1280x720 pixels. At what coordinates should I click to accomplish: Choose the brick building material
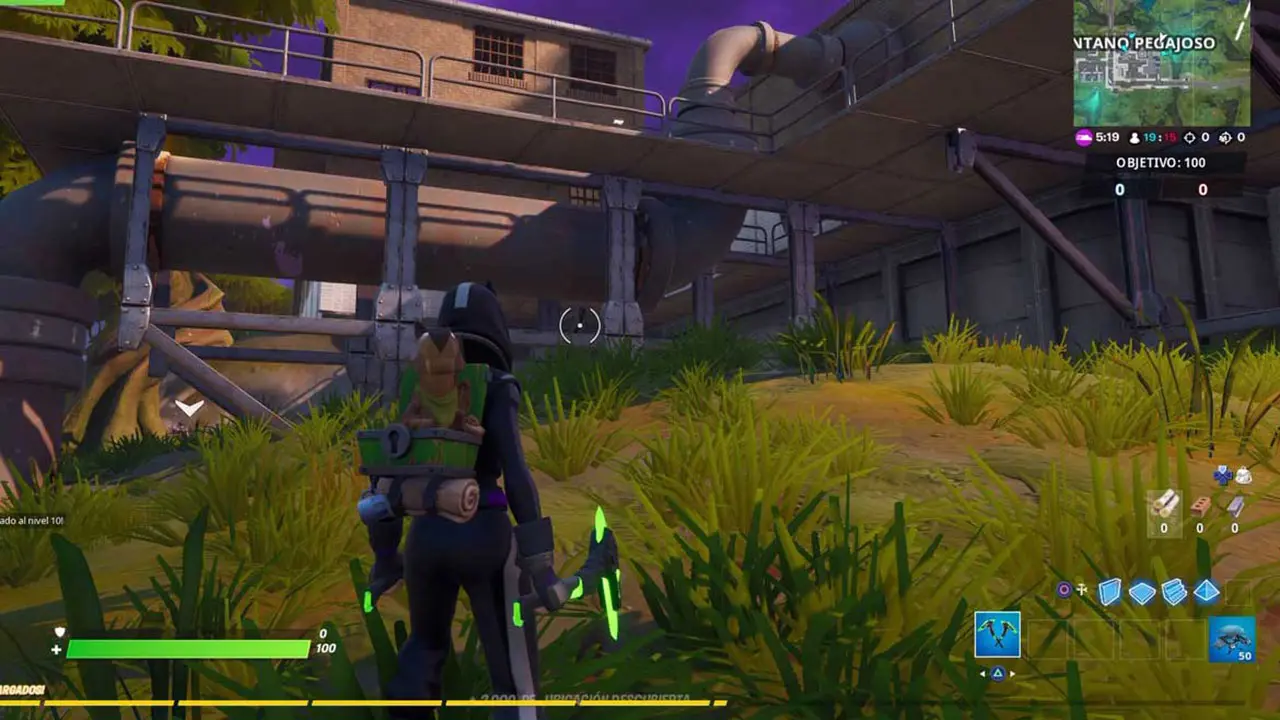pos(1200,506)
